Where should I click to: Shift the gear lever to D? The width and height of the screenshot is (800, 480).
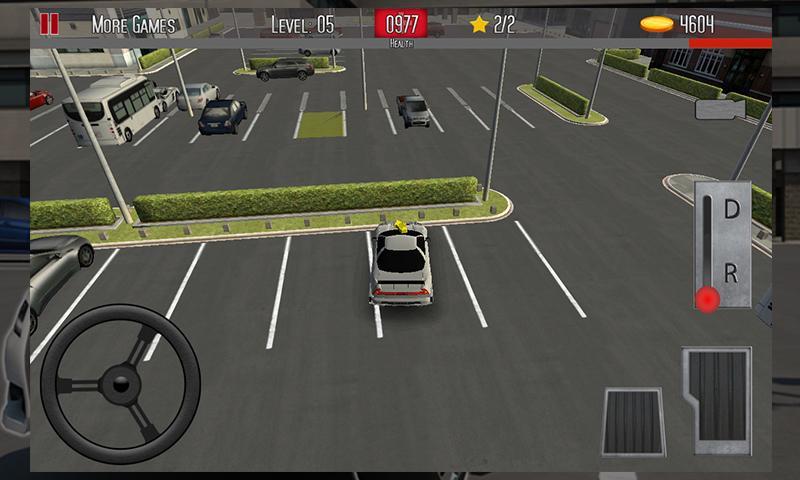tap(731, 212)
